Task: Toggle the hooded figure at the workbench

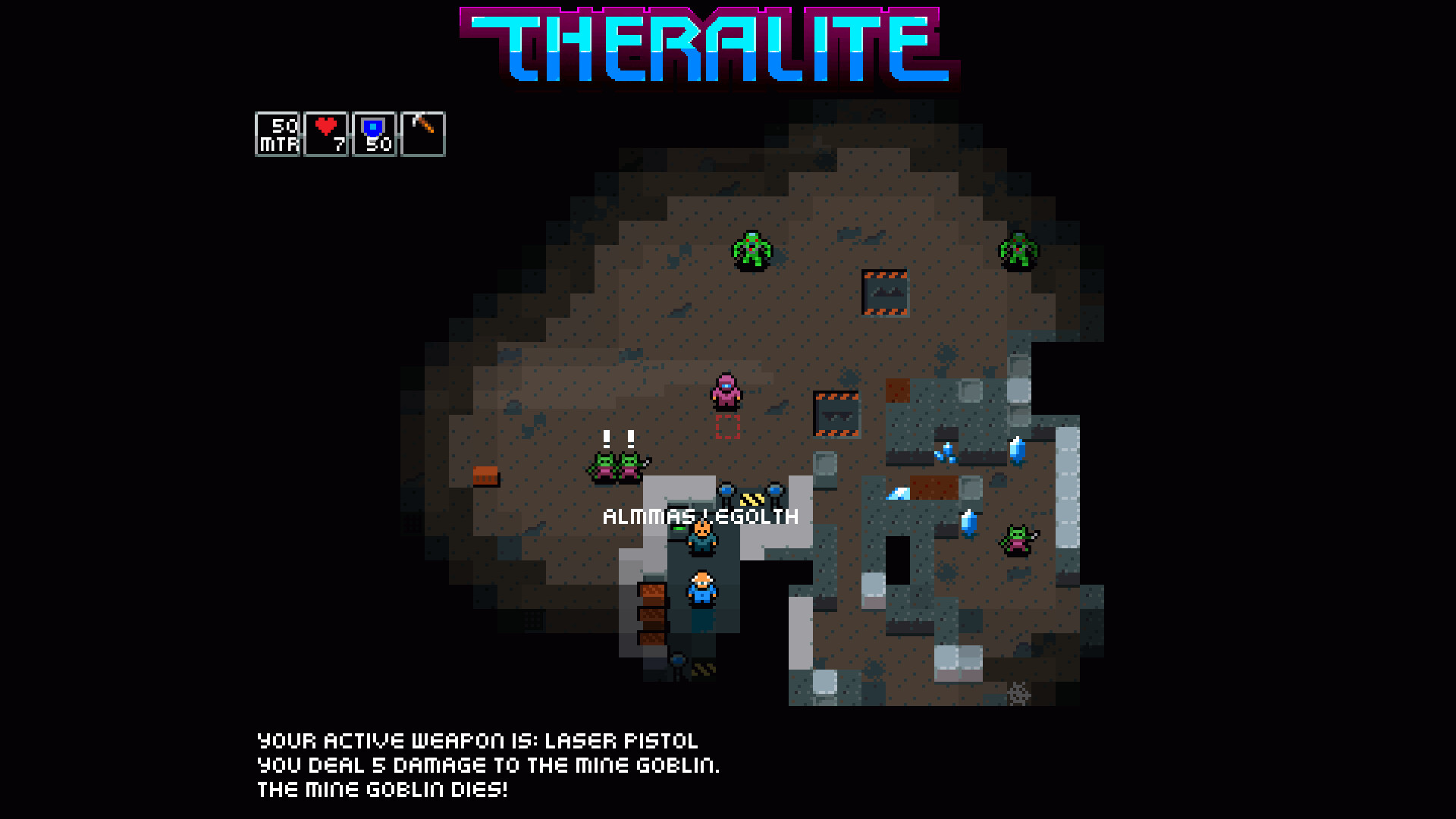Action: pyautogui.click(x=701, y=537)
